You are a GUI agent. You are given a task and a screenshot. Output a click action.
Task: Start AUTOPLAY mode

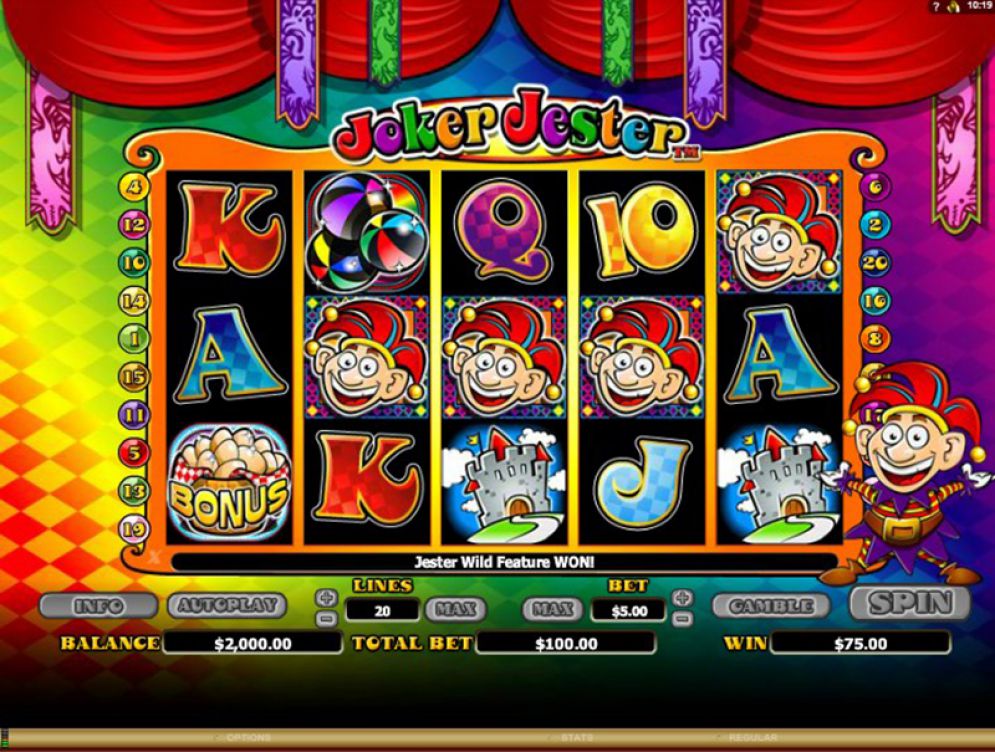point(227,606)
